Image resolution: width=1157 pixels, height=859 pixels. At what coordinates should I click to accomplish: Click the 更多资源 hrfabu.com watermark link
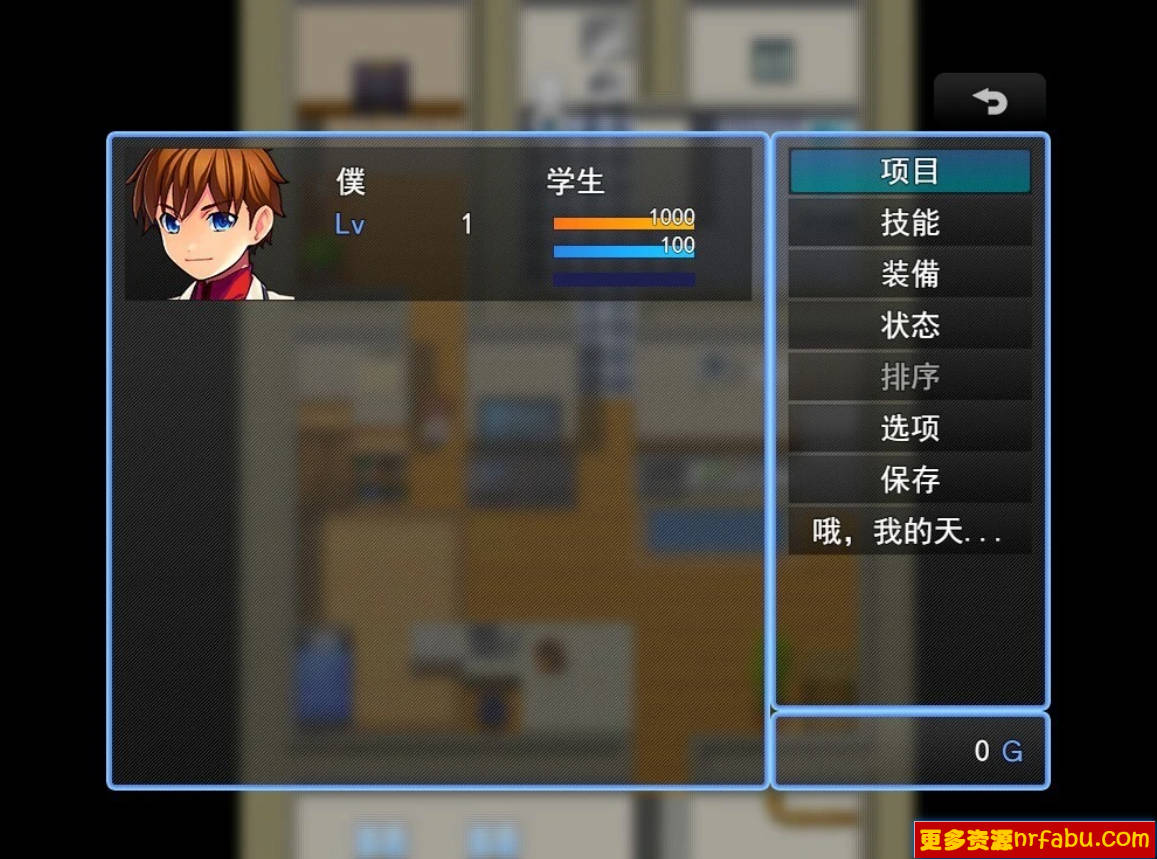coord(1034,839)
